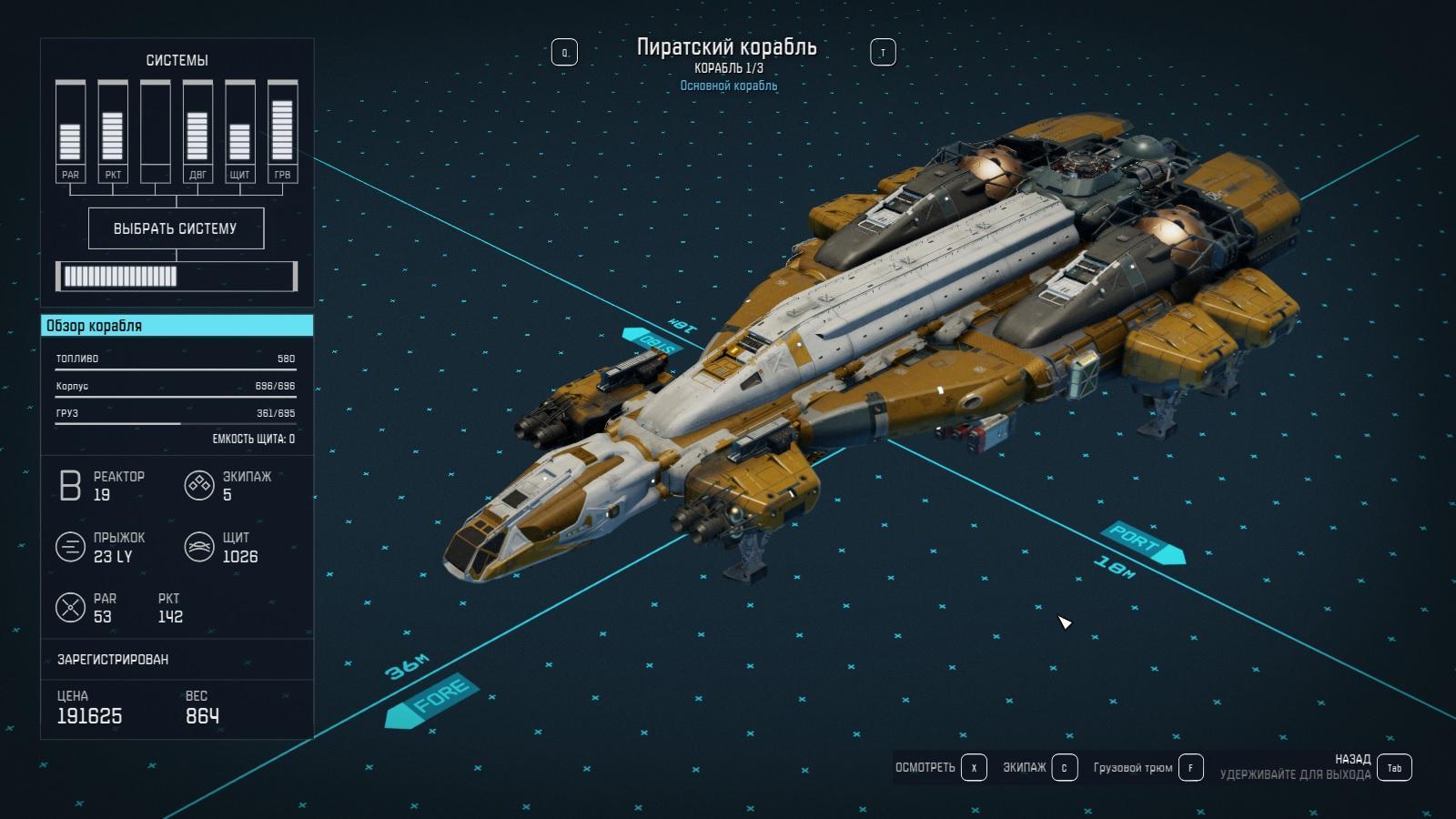Open the Обзор корабля overview header
This screenshot has width=1456, height=819.
(x=177, y=326)
